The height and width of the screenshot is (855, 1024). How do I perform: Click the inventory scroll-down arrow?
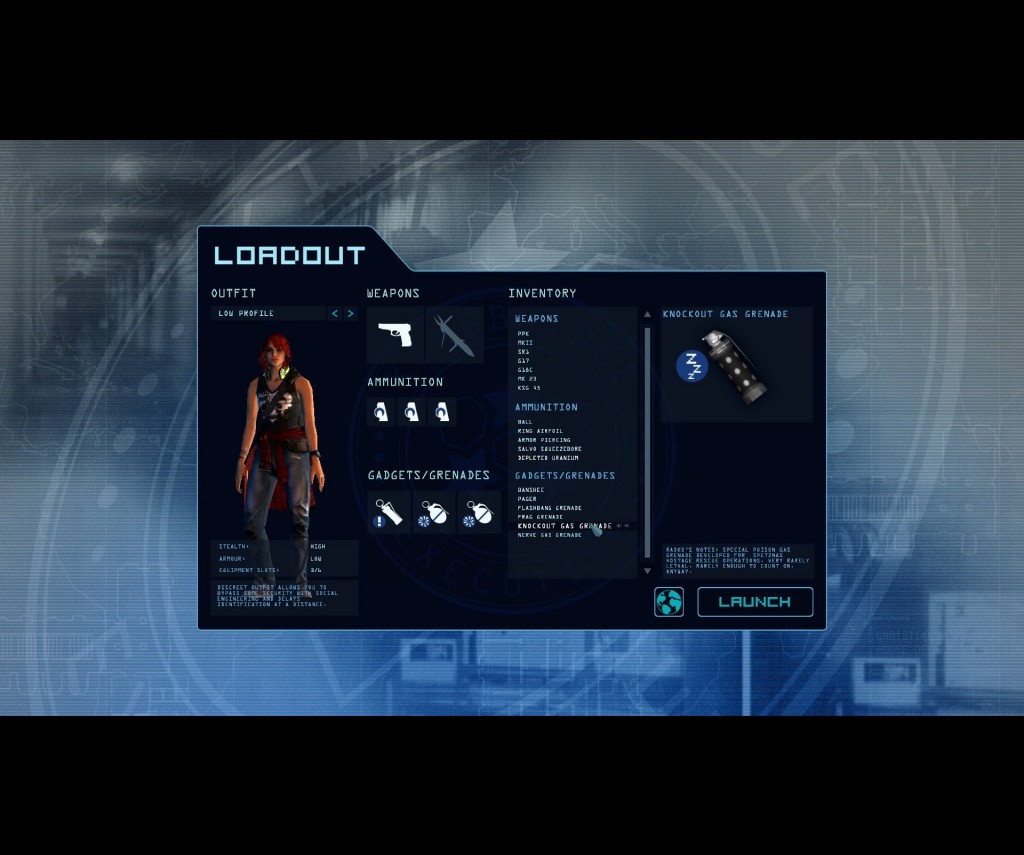[x=647, y=571]
